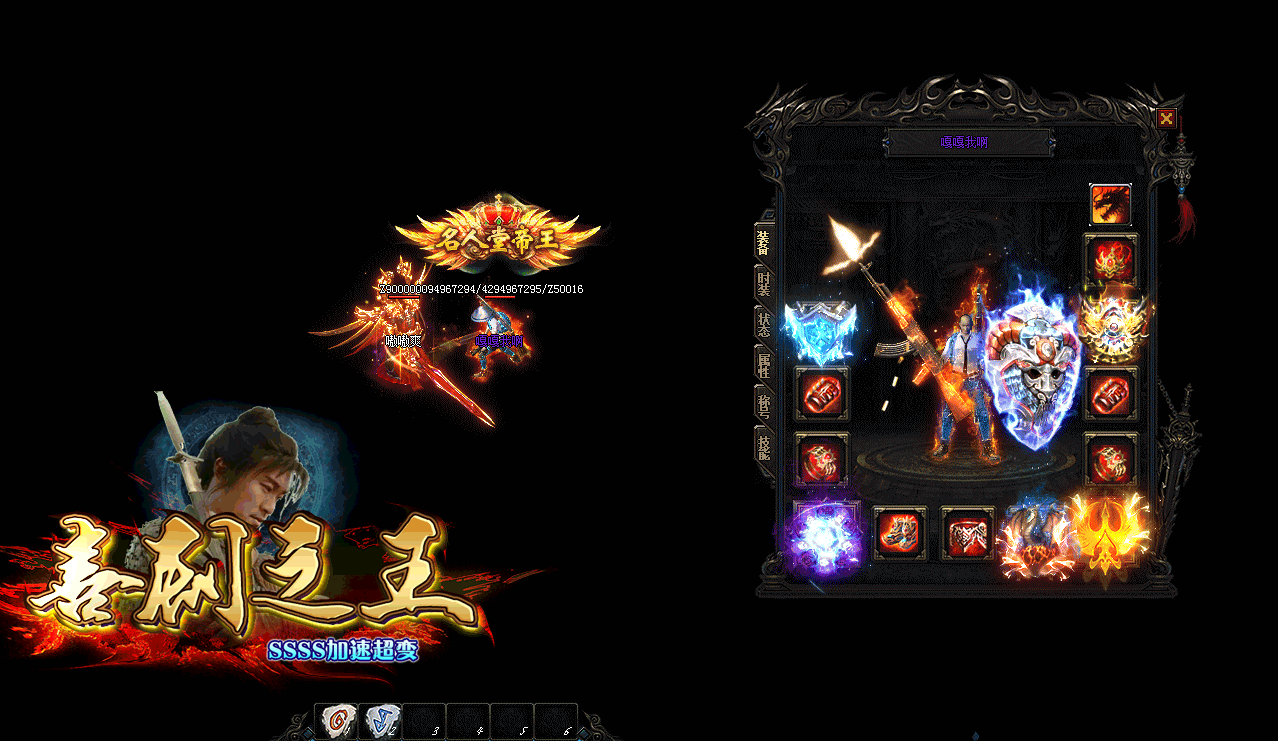The height and width of the screenshot is (741, 1278).
Task: Open the 称号 titles tab
Action: [763, 403]
